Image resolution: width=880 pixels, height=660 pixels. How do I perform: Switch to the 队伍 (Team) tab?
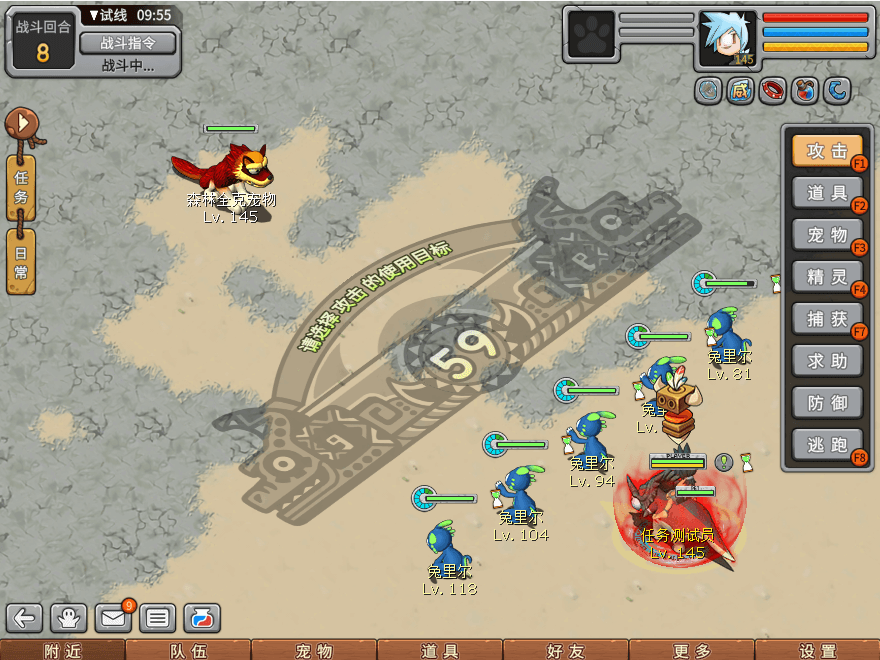[188, 651]
